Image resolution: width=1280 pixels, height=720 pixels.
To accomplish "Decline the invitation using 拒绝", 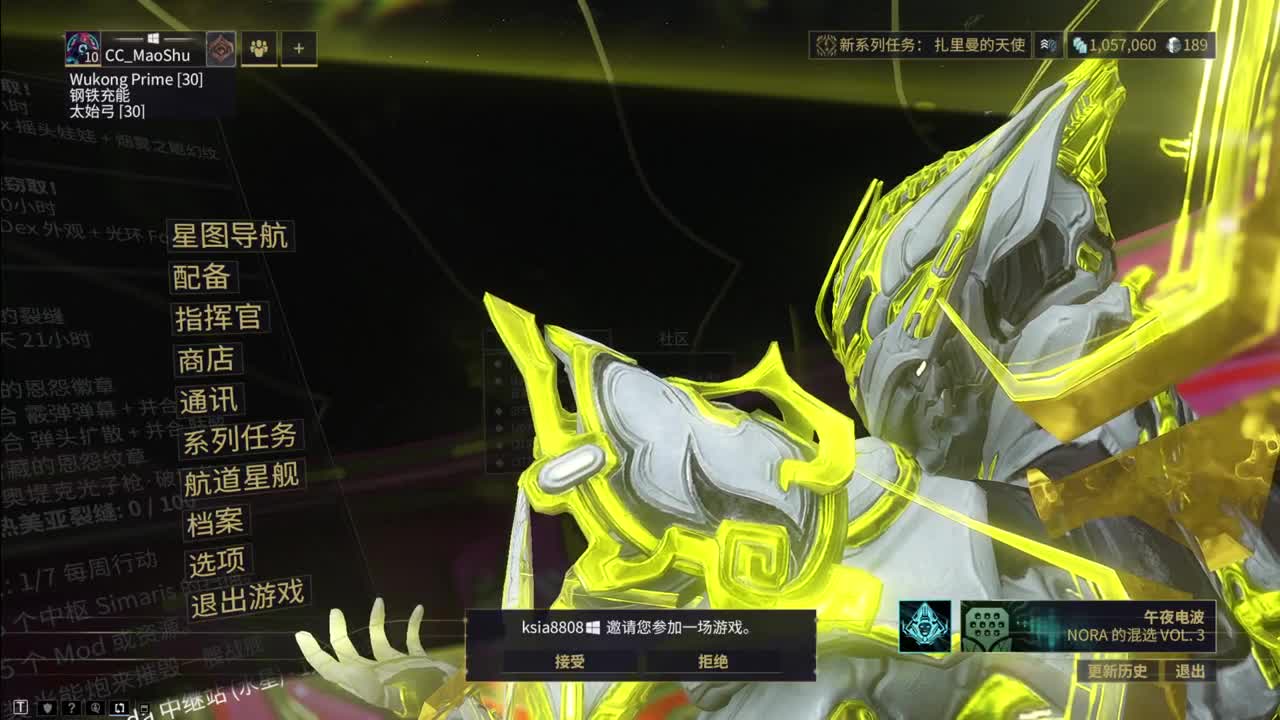I will point(713,662).
